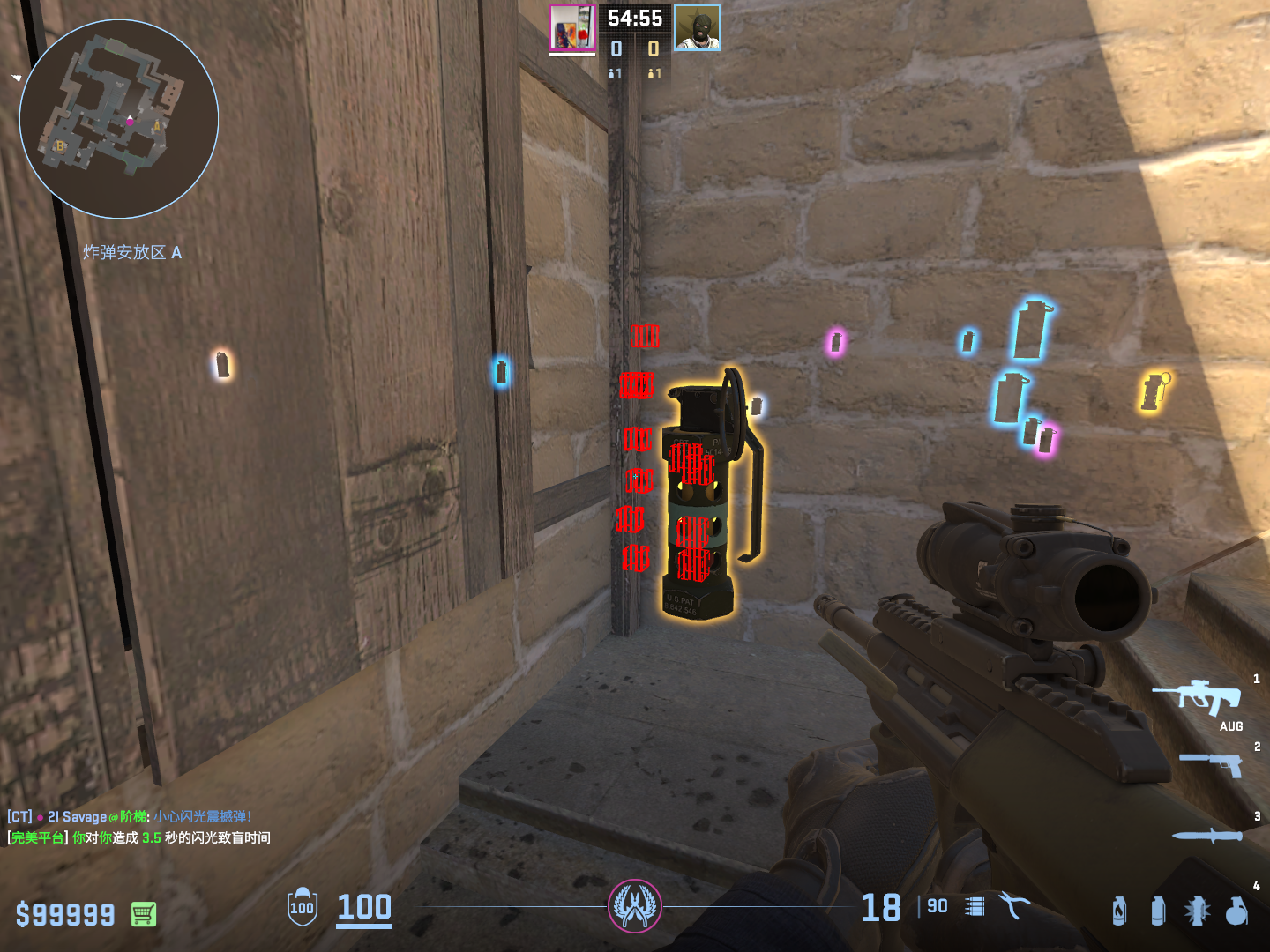Select the pink-framed player avatar at top
The width and height of the screenshot is (1270, 952).
coord(572,28)
